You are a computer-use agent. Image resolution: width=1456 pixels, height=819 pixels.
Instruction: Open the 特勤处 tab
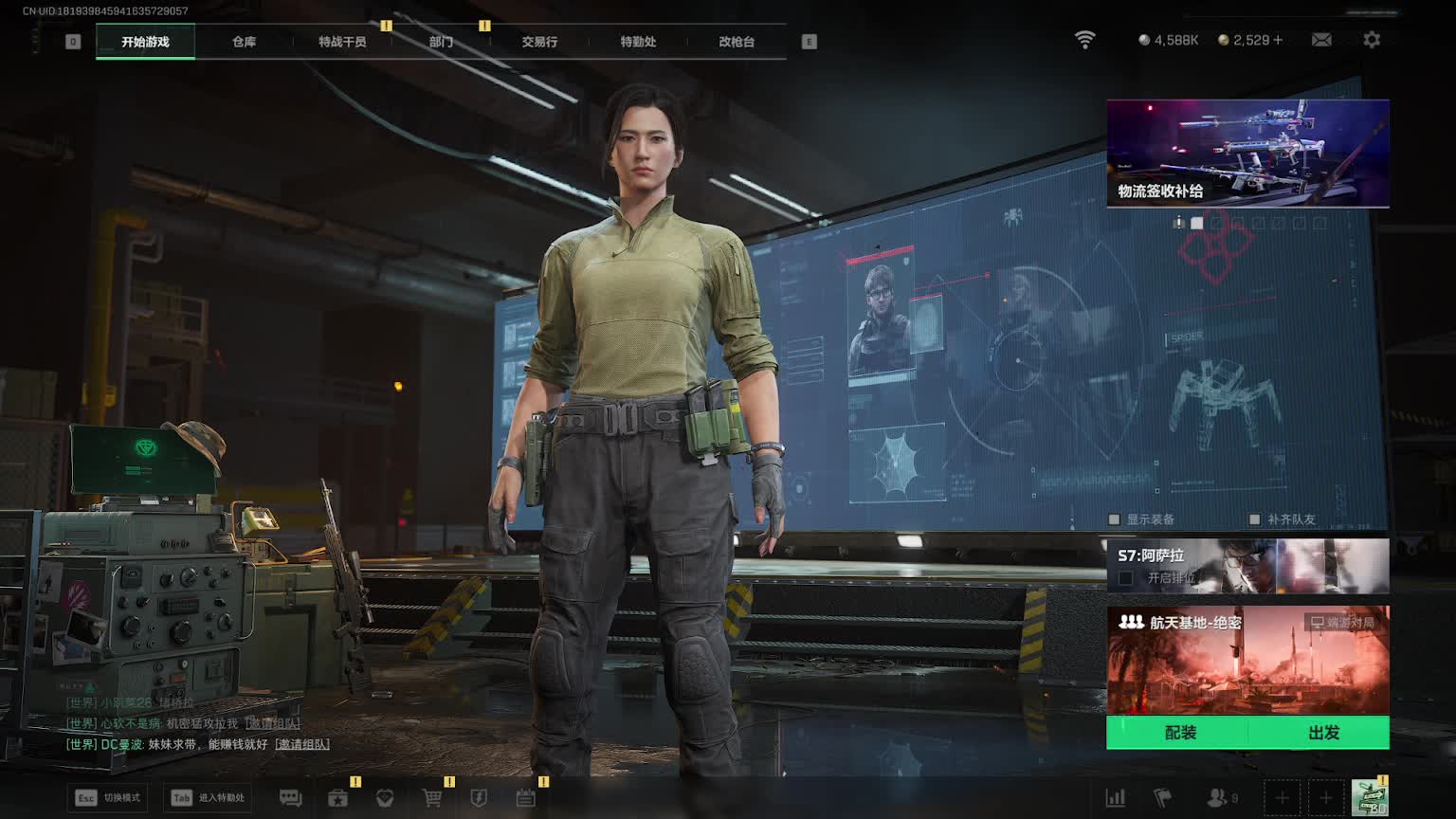[x=638, y=42]
